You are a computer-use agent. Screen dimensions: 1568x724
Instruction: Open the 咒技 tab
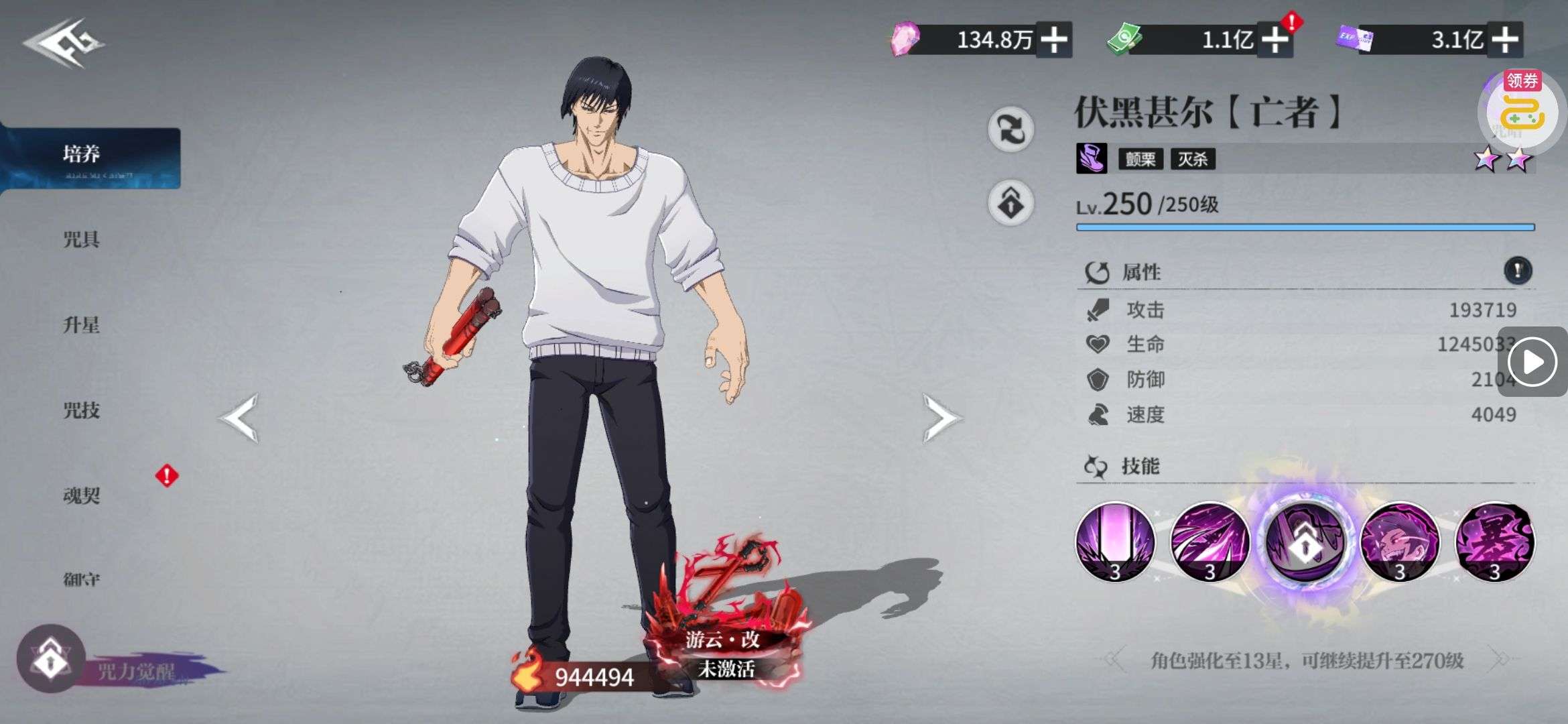pyautogui.click(x=82, y=410)
